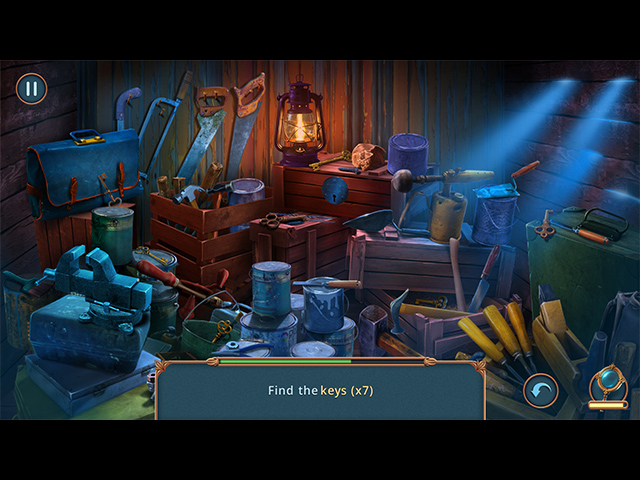
Task: Click the curved-arrow back button
Action: [541, 390]
